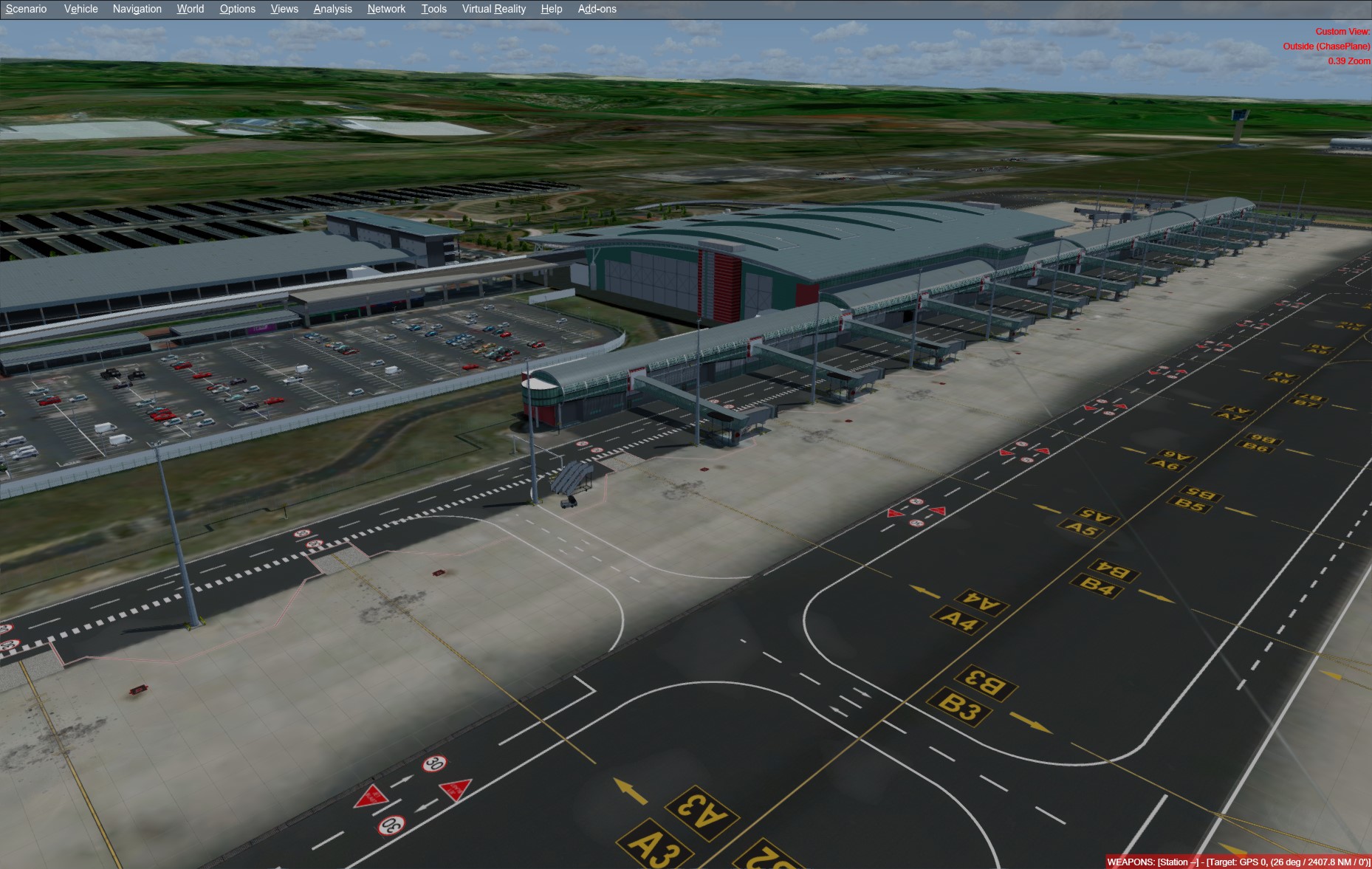Viewport: 1372px width, 869px height.
Task: Open the Tools menu
Action: (433, 9)
